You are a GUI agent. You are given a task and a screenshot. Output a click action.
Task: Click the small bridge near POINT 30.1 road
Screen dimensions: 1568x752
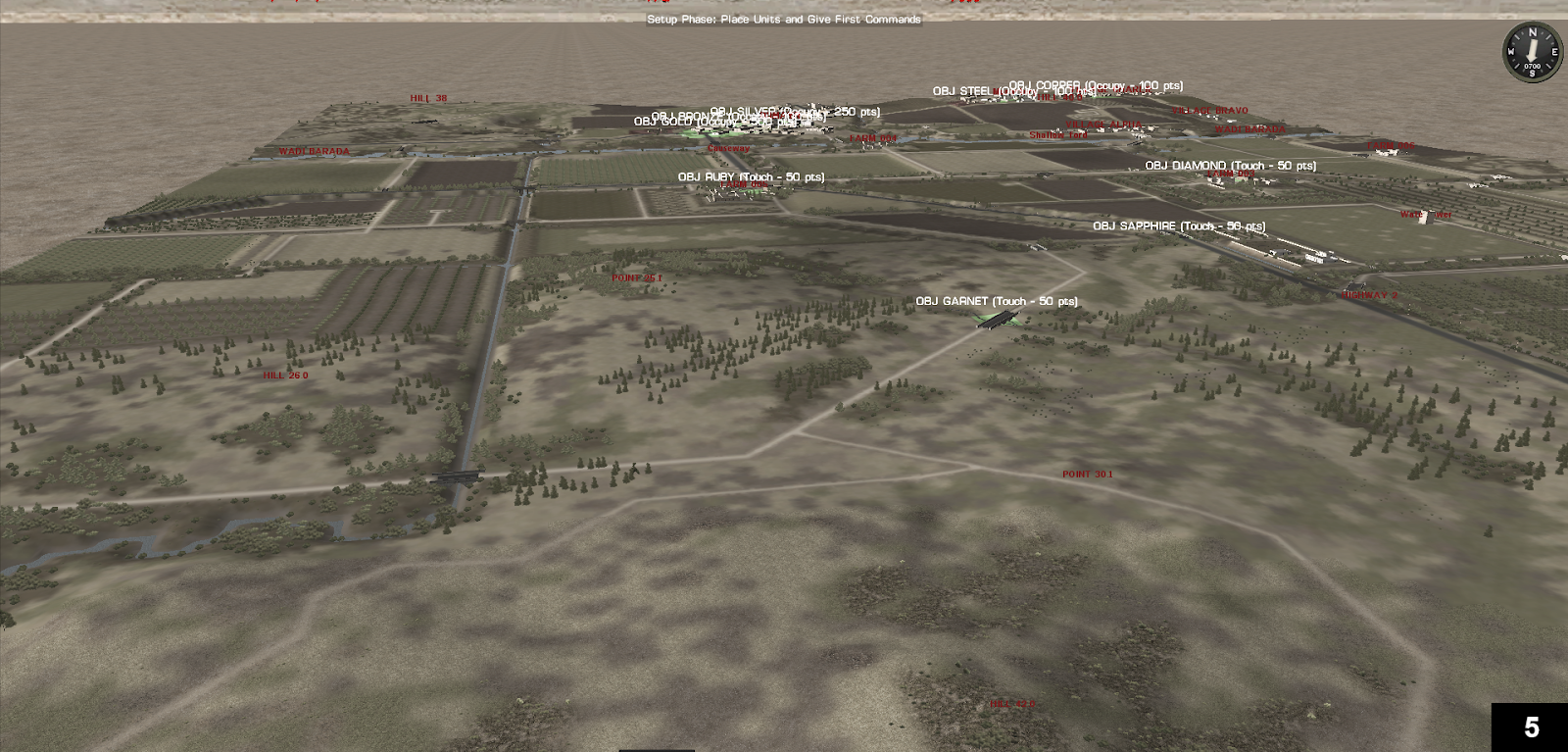coord(456,478)
